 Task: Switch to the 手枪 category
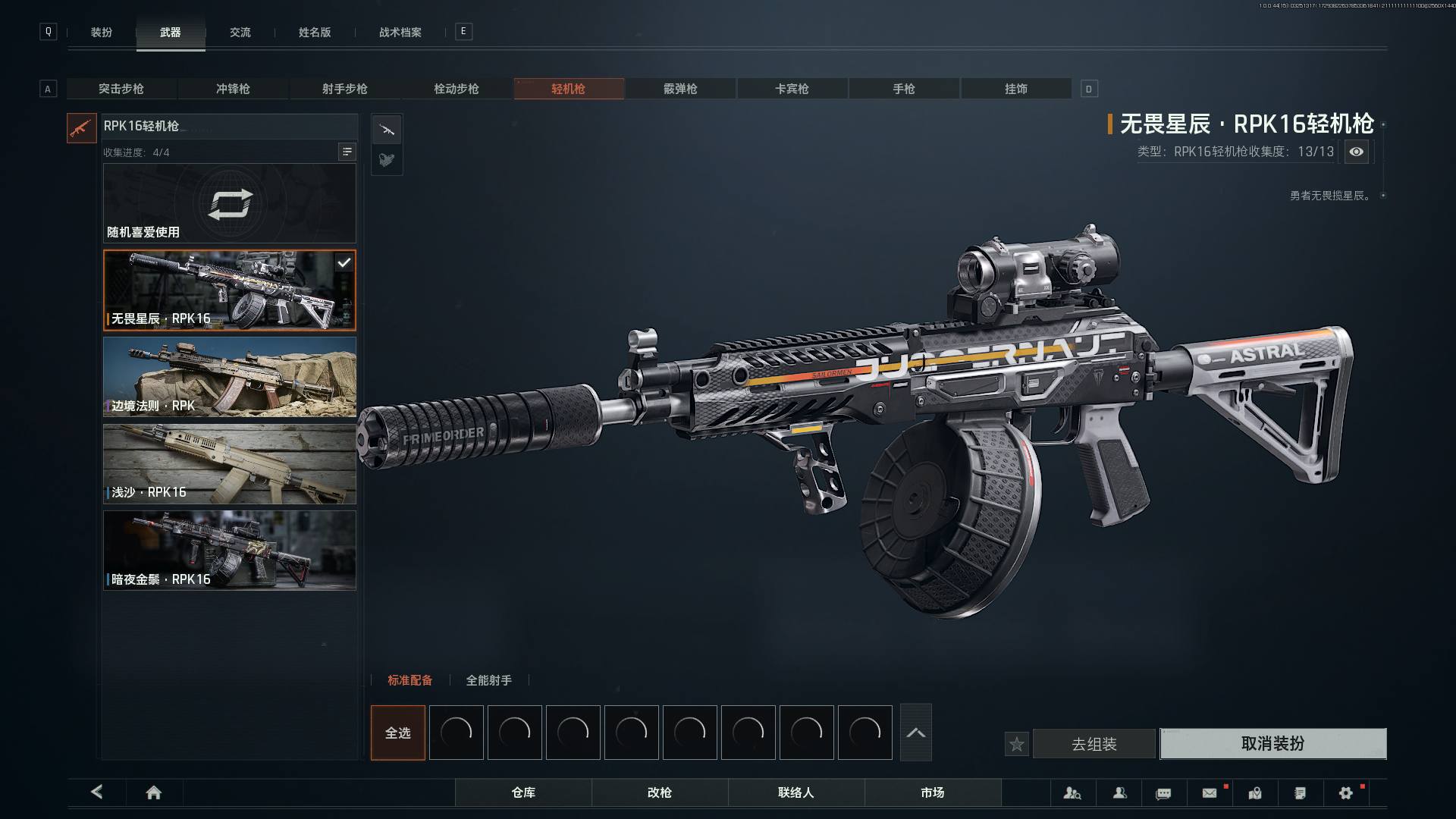(x=904, y=89)
